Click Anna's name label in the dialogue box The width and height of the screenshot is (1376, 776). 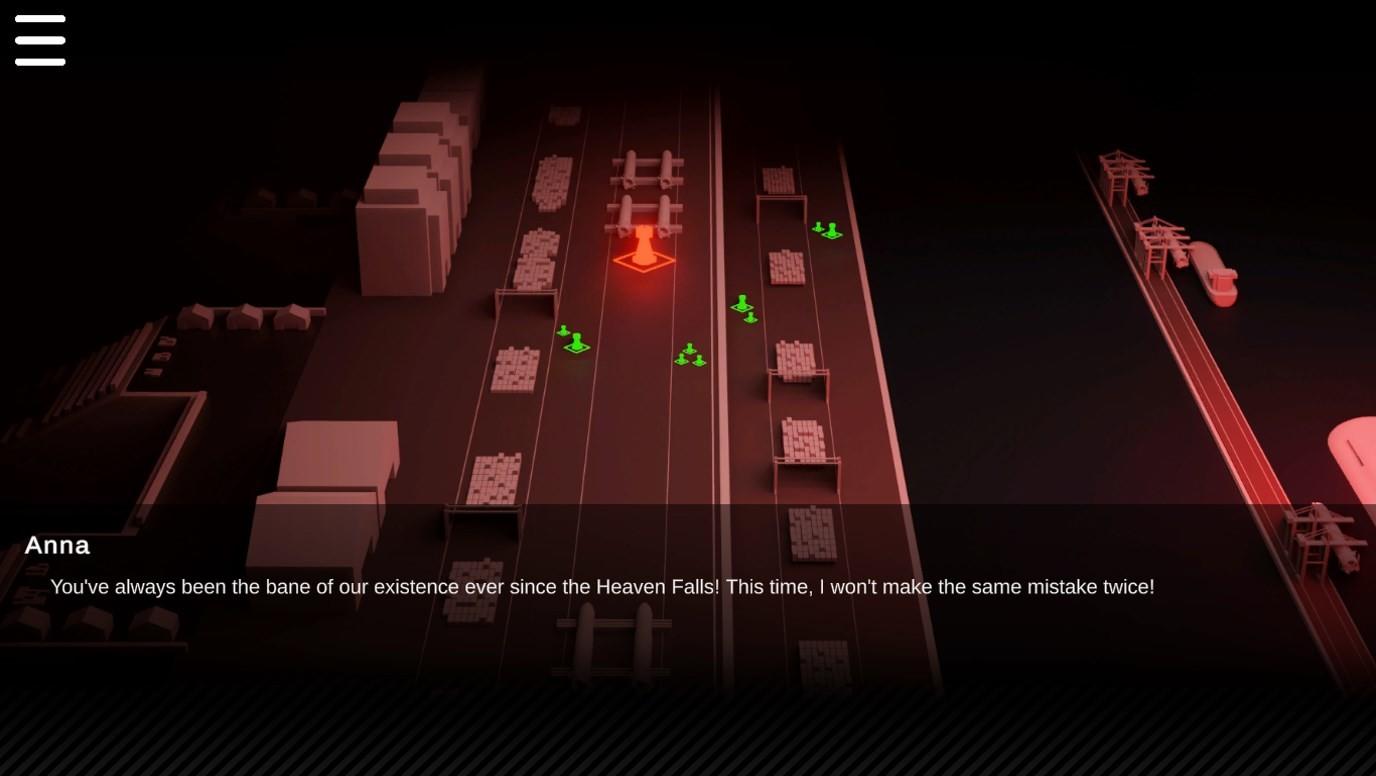pos(57,546)
